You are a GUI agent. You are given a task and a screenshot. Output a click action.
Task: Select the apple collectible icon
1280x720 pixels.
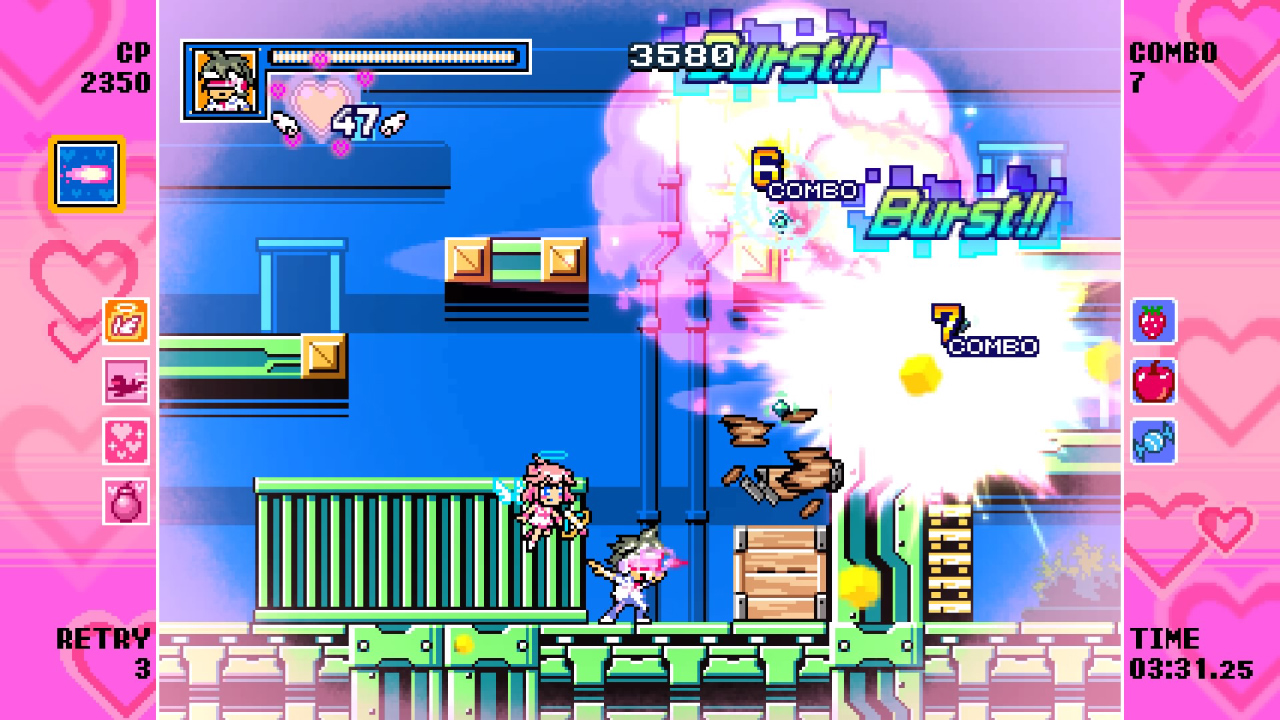pyautogui.click(x=1151, y=384)
